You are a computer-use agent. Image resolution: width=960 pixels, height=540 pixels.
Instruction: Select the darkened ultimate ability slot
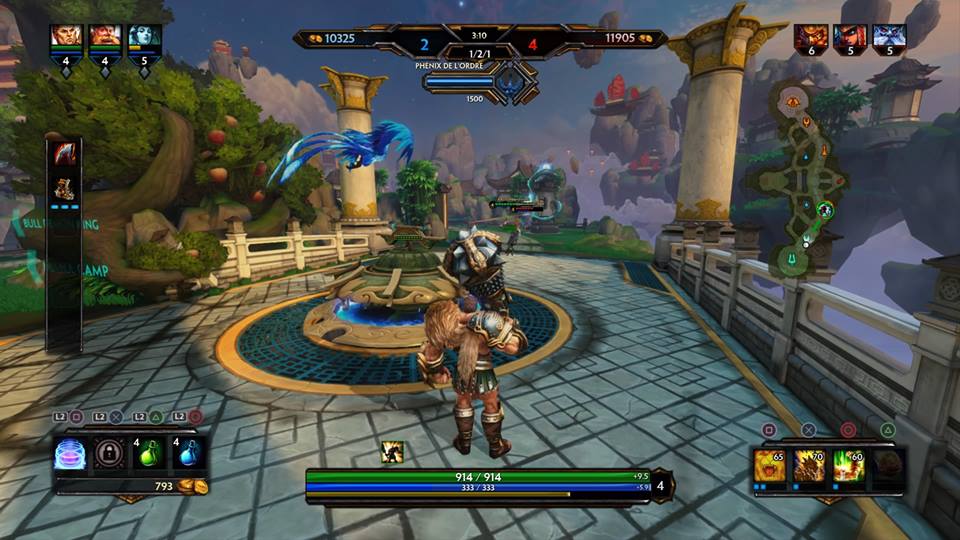tap(888, 465)
